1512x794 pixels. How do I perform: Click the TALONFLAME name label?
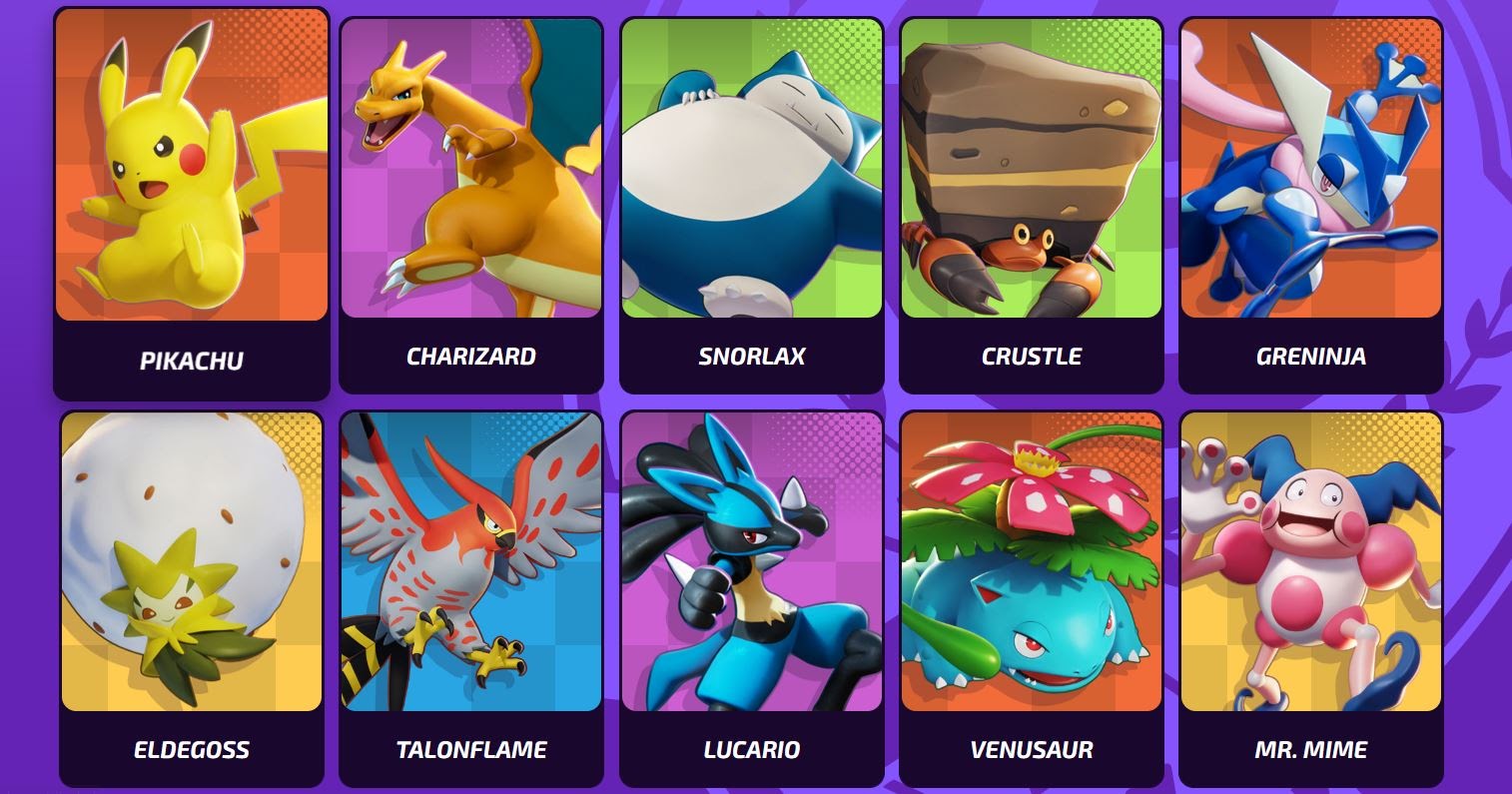(x=471, y=747)
